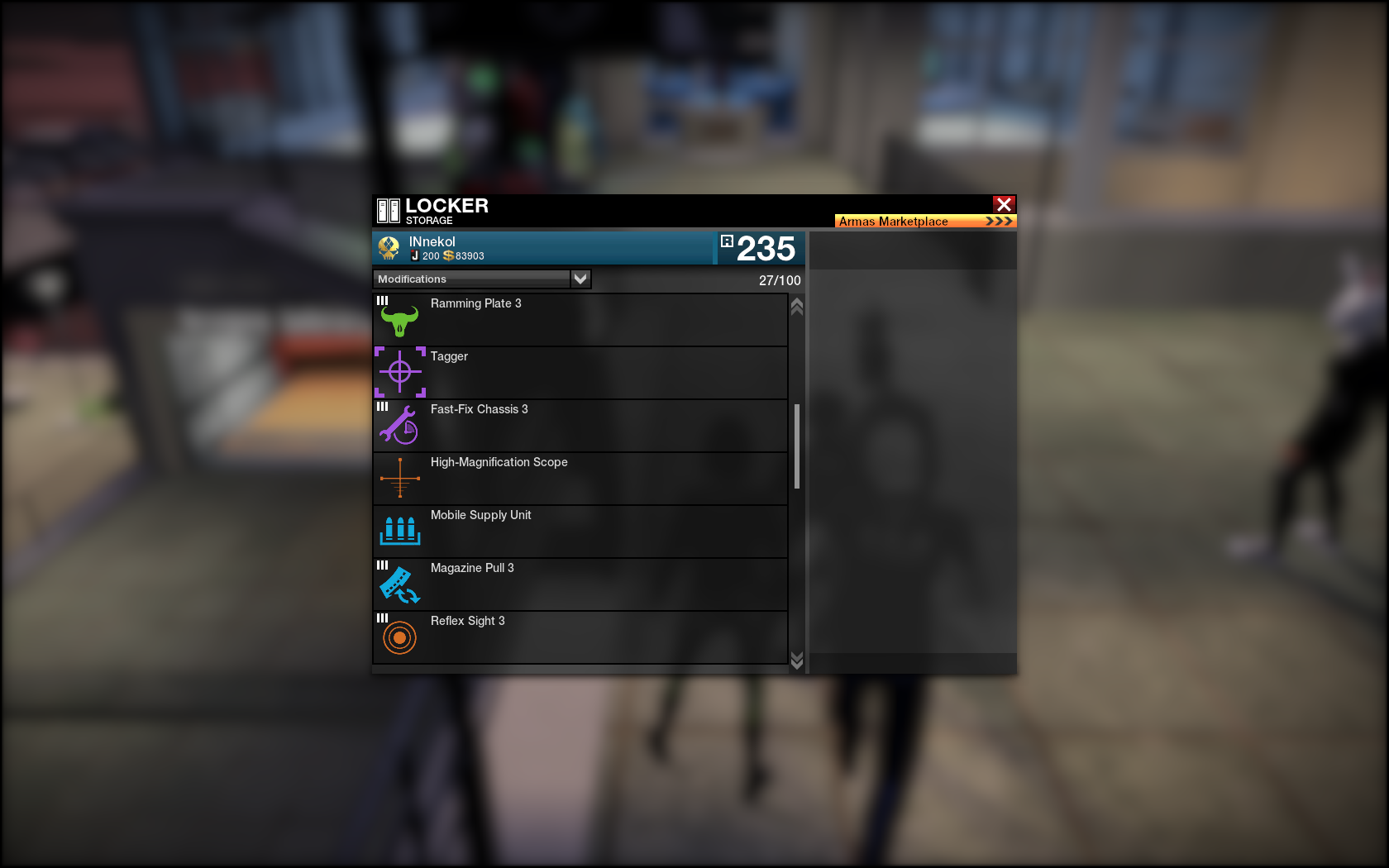This screenshot has height=868, width=1389.
Task: Select the High-Magnification Scope row
Action: click(580, 479)
